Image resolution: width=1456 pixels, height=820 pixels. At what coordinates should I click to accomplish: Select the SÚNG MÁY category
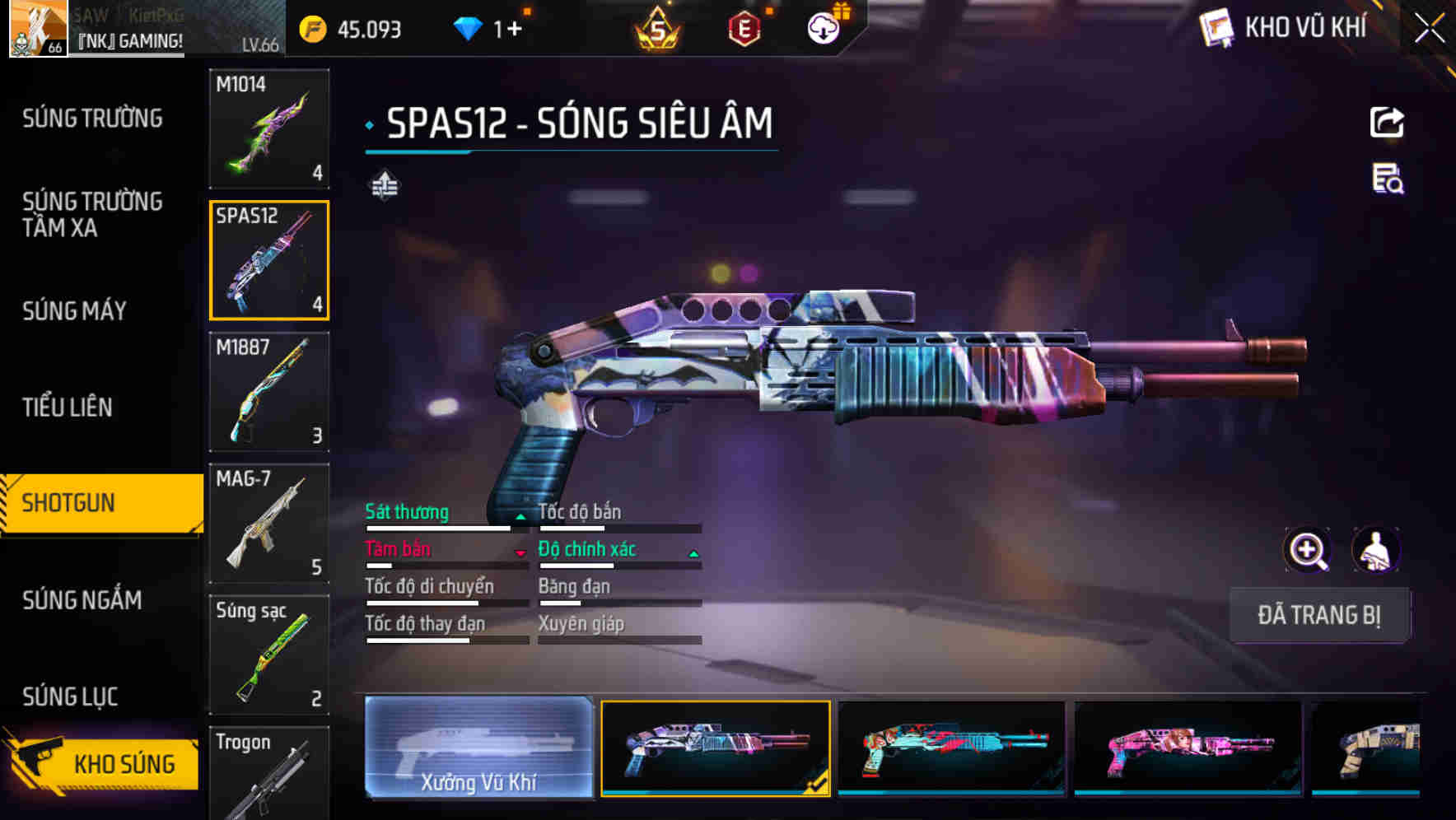click(x=75, y=311)
